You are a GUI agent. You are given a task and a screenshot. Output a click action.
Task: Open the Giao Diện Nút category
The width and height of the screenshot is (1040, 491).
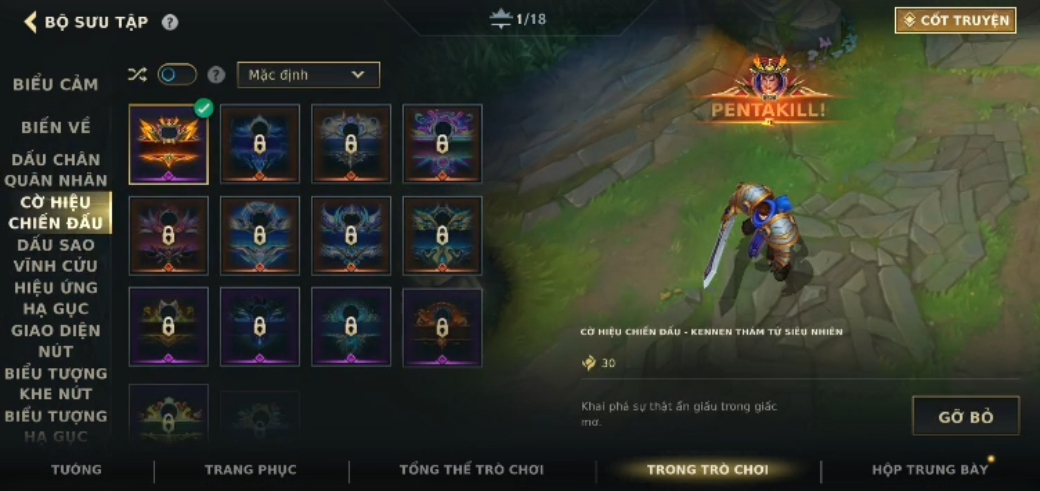56,340
